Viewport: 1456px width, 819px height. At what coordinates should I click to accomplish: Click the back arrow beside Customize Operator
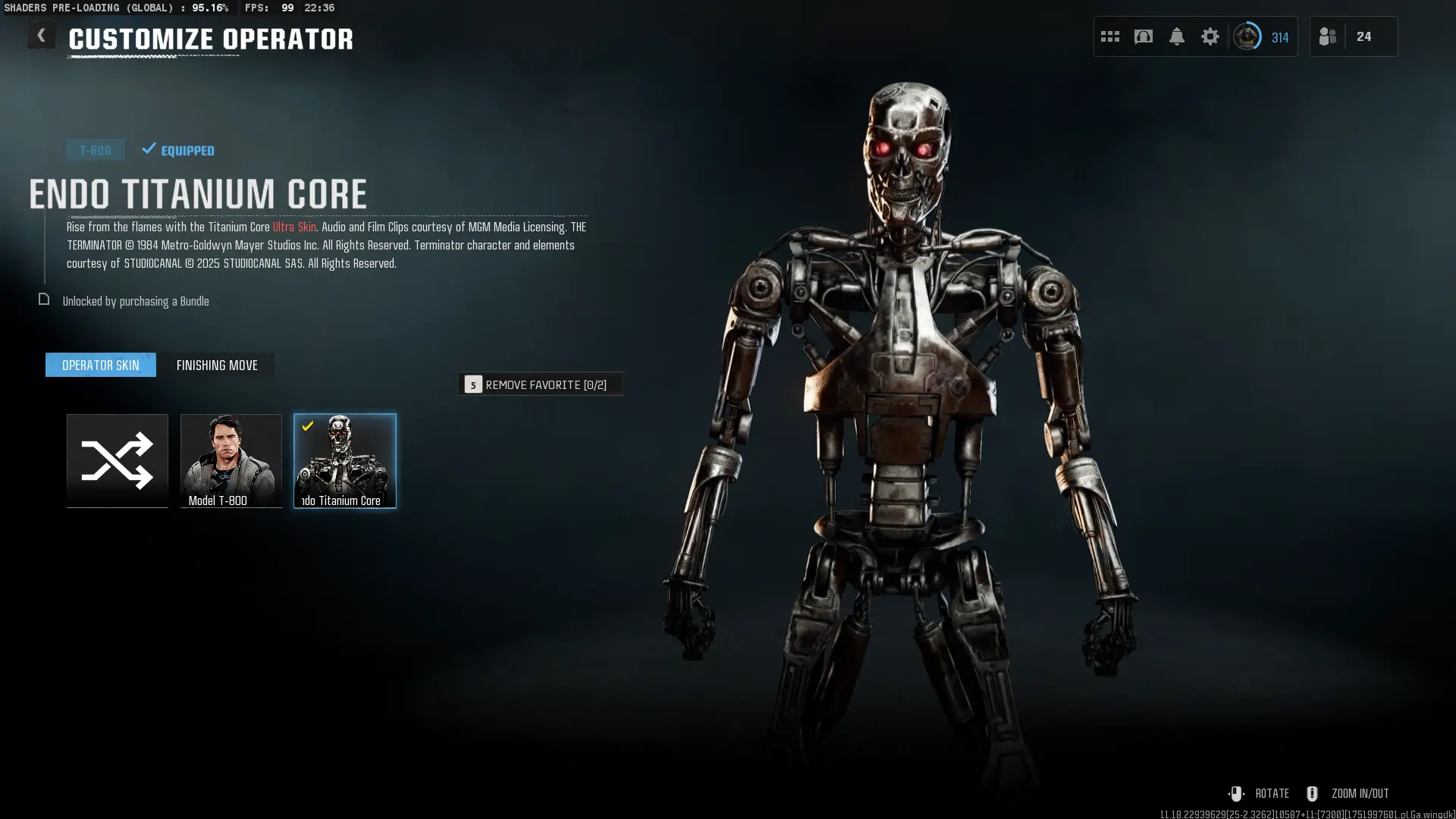[42, 34]
